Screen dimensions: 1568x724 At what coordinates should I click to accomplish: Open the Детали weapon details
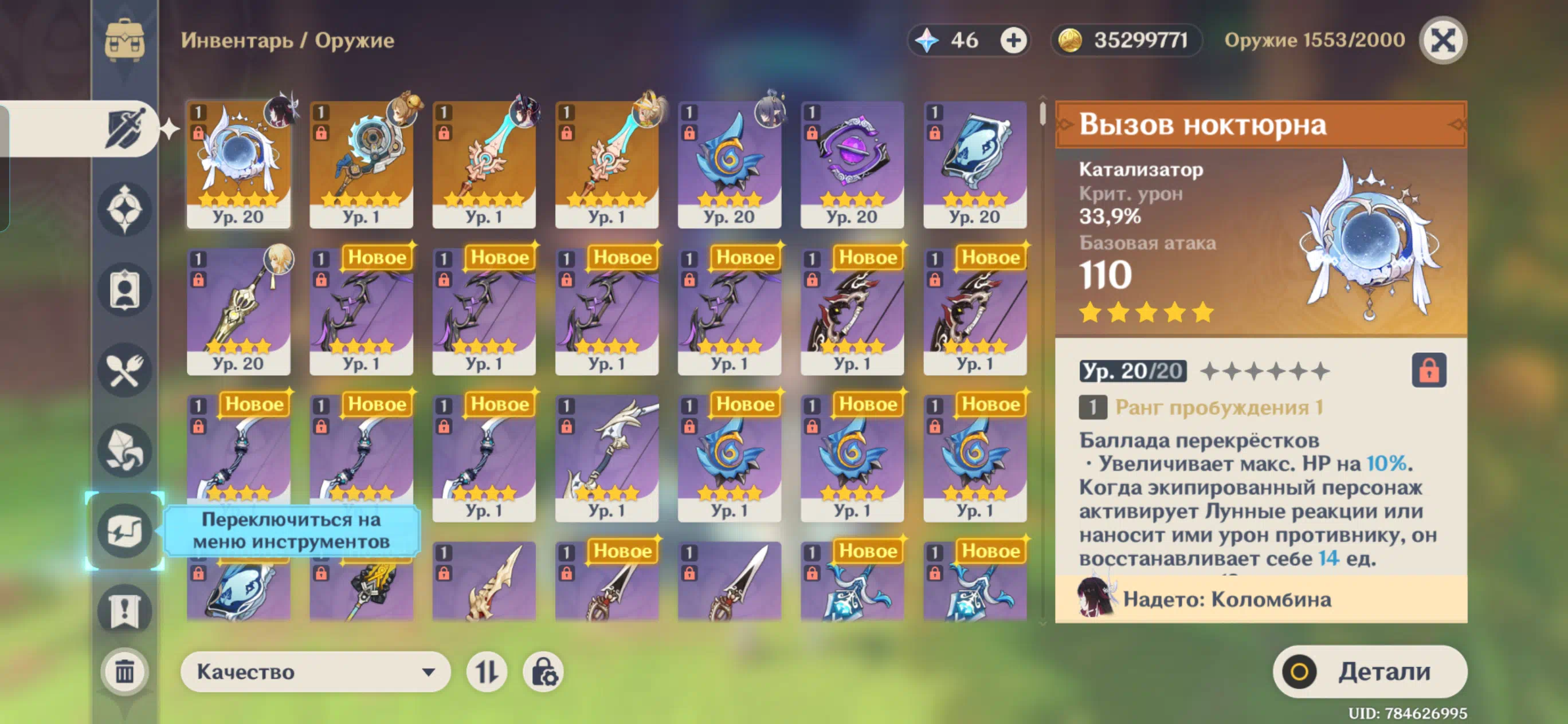[1370, 672]
